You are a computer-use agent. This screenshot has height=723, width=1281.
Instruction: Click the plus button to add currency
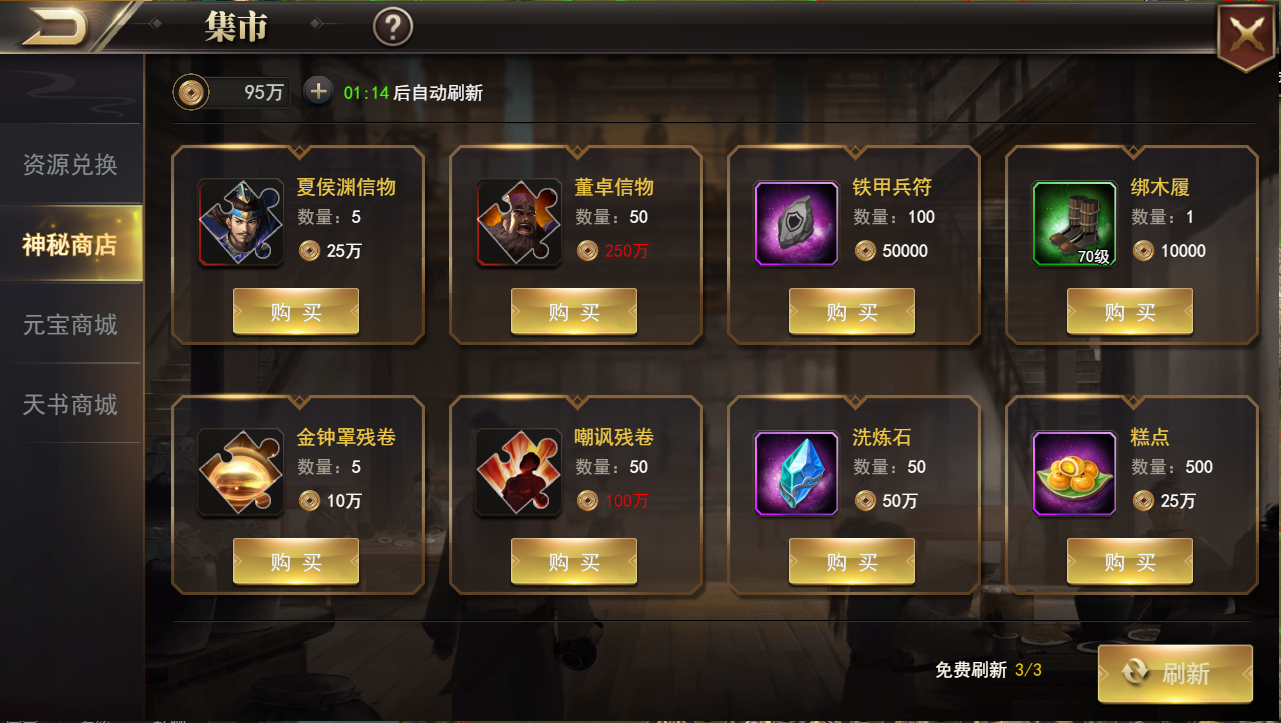318,91
